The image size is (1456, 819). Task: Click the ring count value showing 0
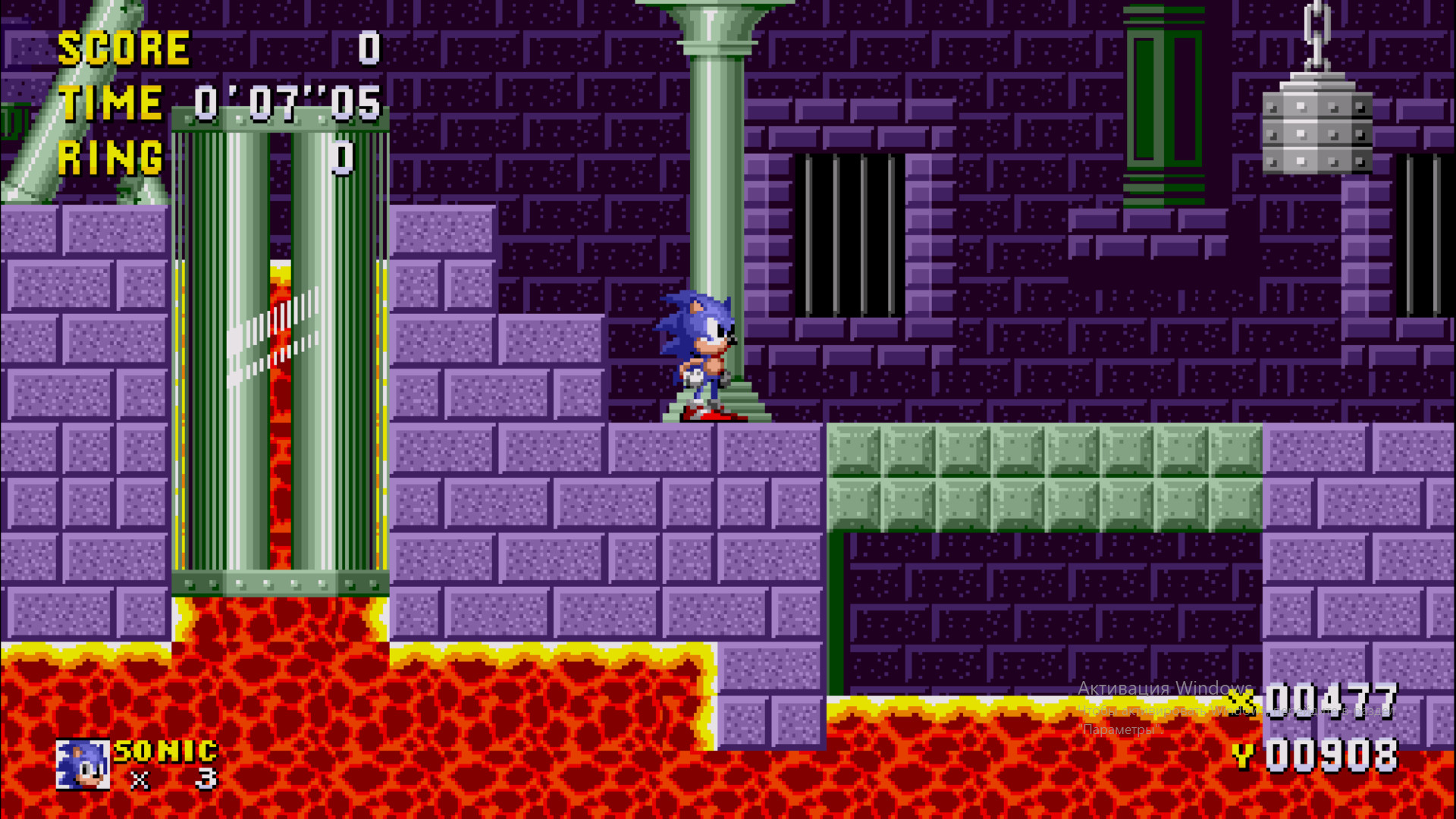tap(343, 157)
